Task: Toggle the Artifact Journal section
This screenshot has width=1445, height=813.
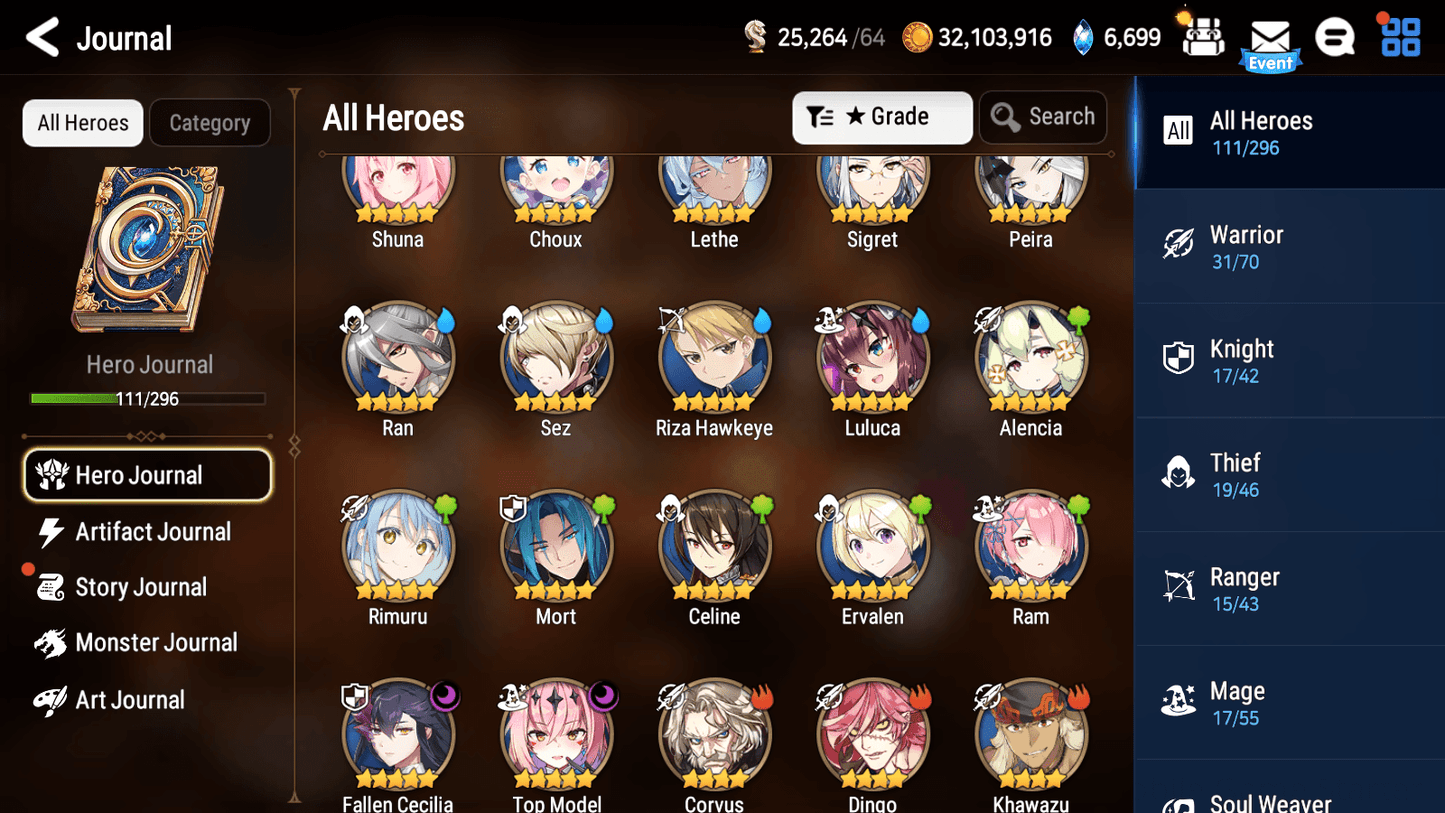Action: point(152,531)
